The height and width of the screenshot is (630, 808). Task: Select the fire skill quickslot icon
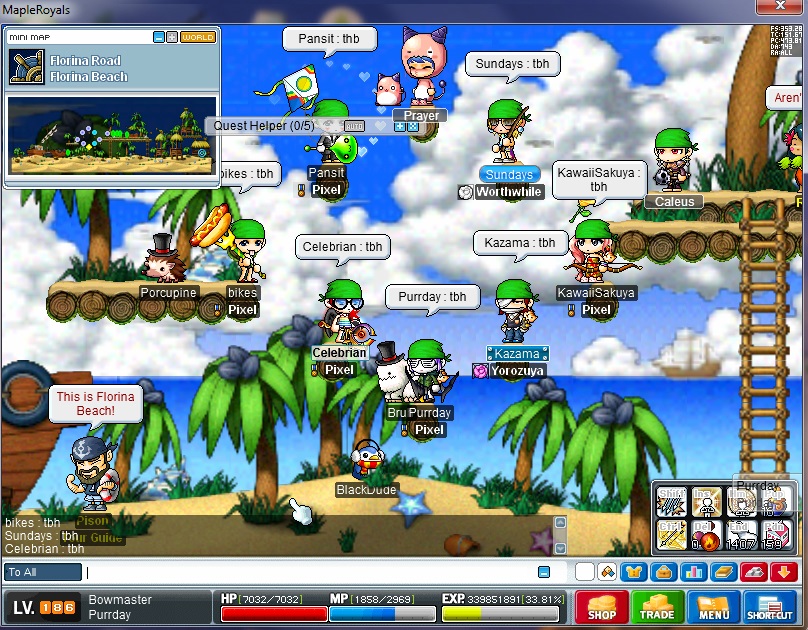[x=707, y=541]
